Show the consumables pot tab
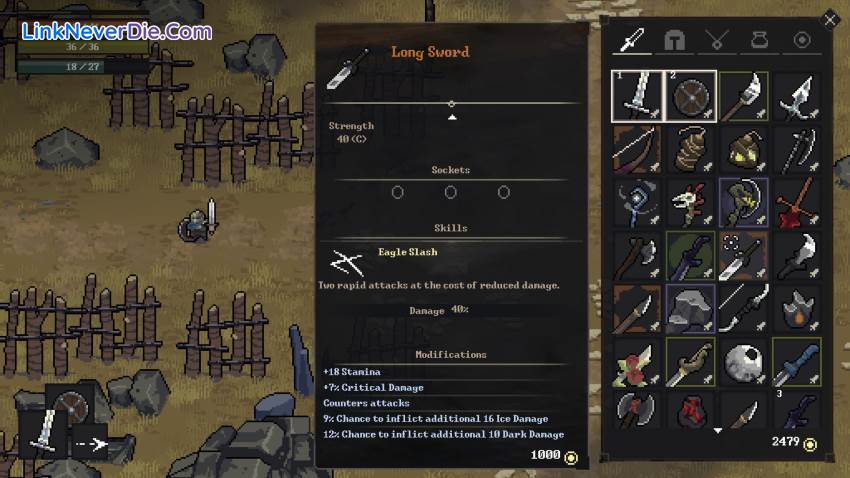850x478 pixels. 759,40
